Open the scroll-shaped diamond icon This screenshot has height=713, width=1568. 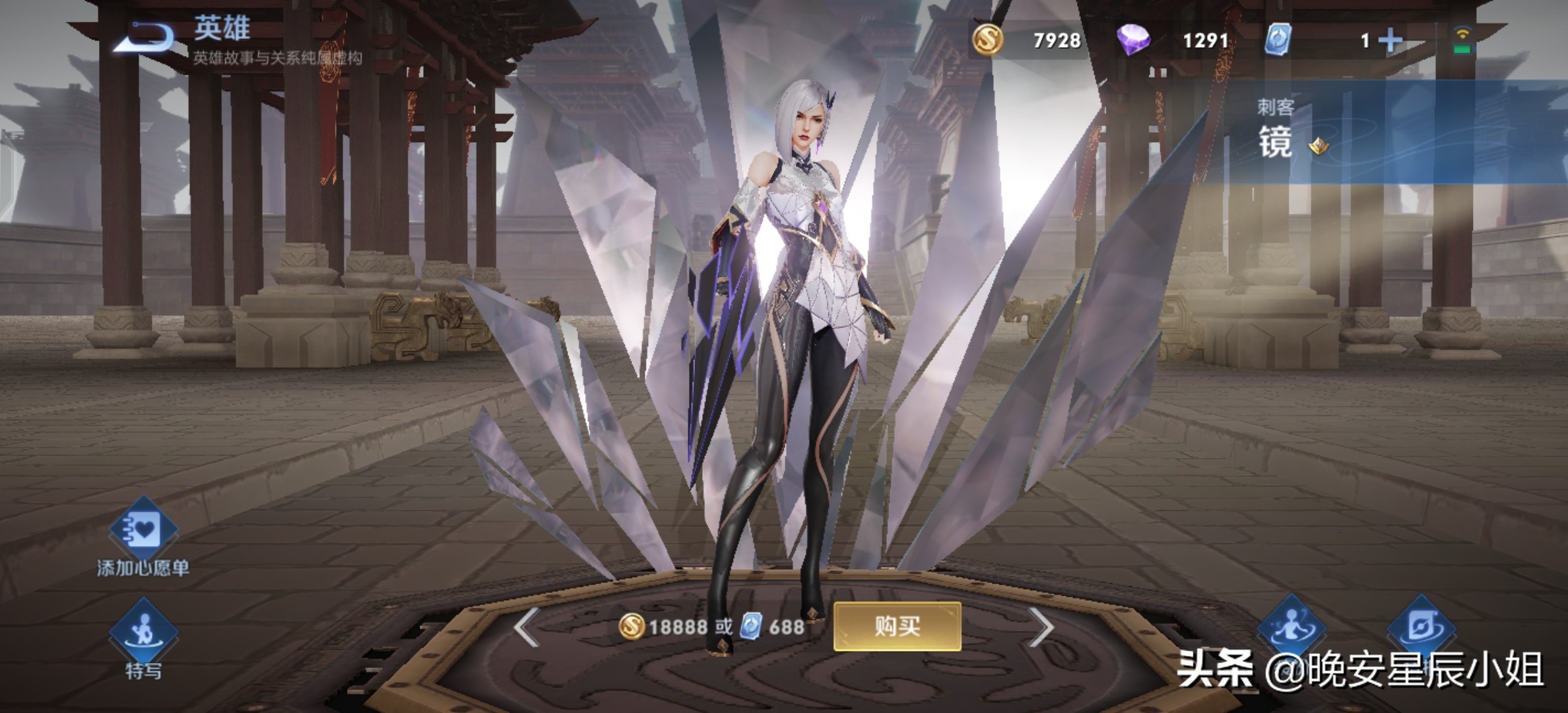click(x=1422, y=627)
